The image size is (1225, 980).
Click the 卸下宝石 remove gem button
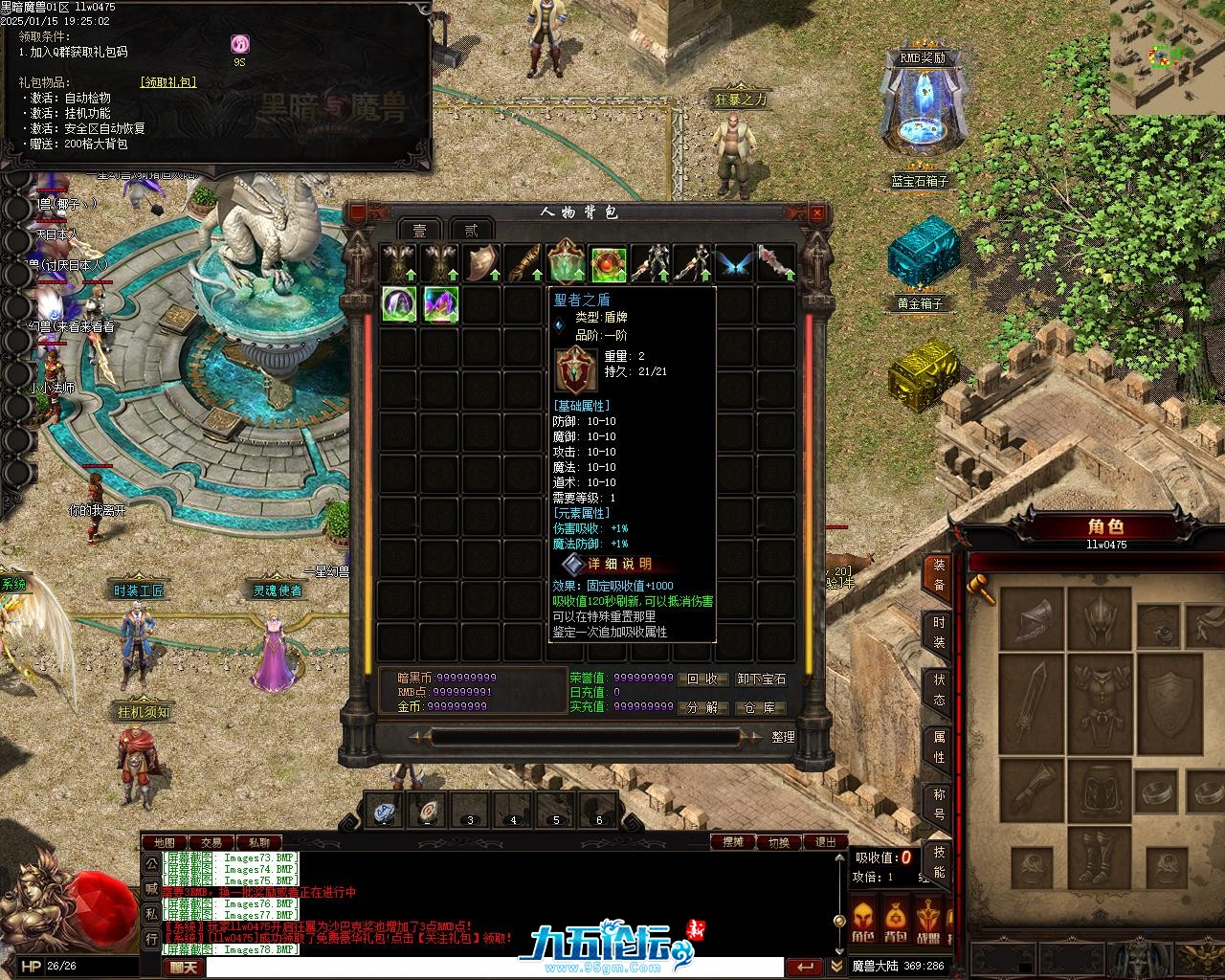click(x=761, y=679)
